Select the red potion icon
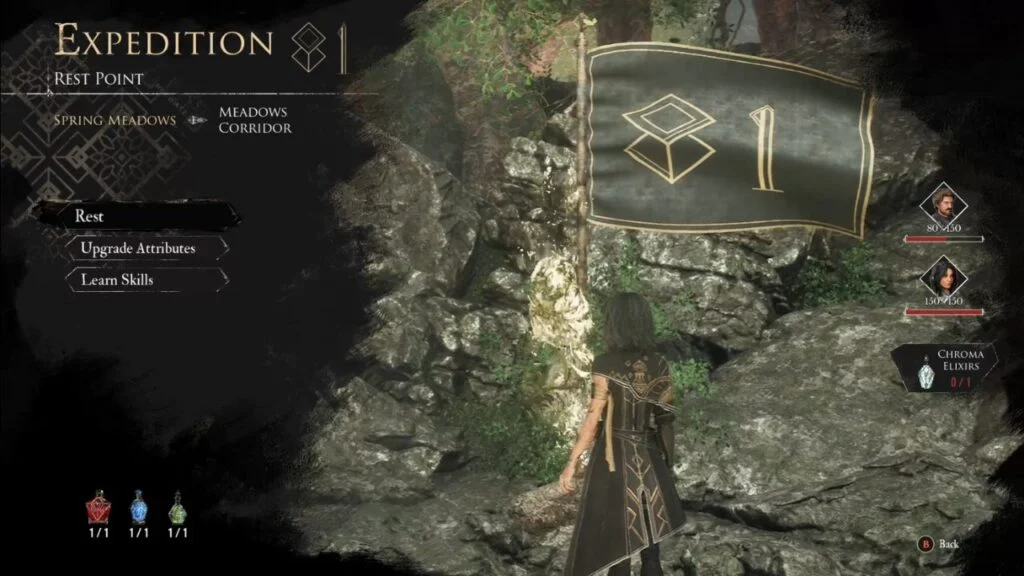 pyautogui.click(x=99, y=510)
